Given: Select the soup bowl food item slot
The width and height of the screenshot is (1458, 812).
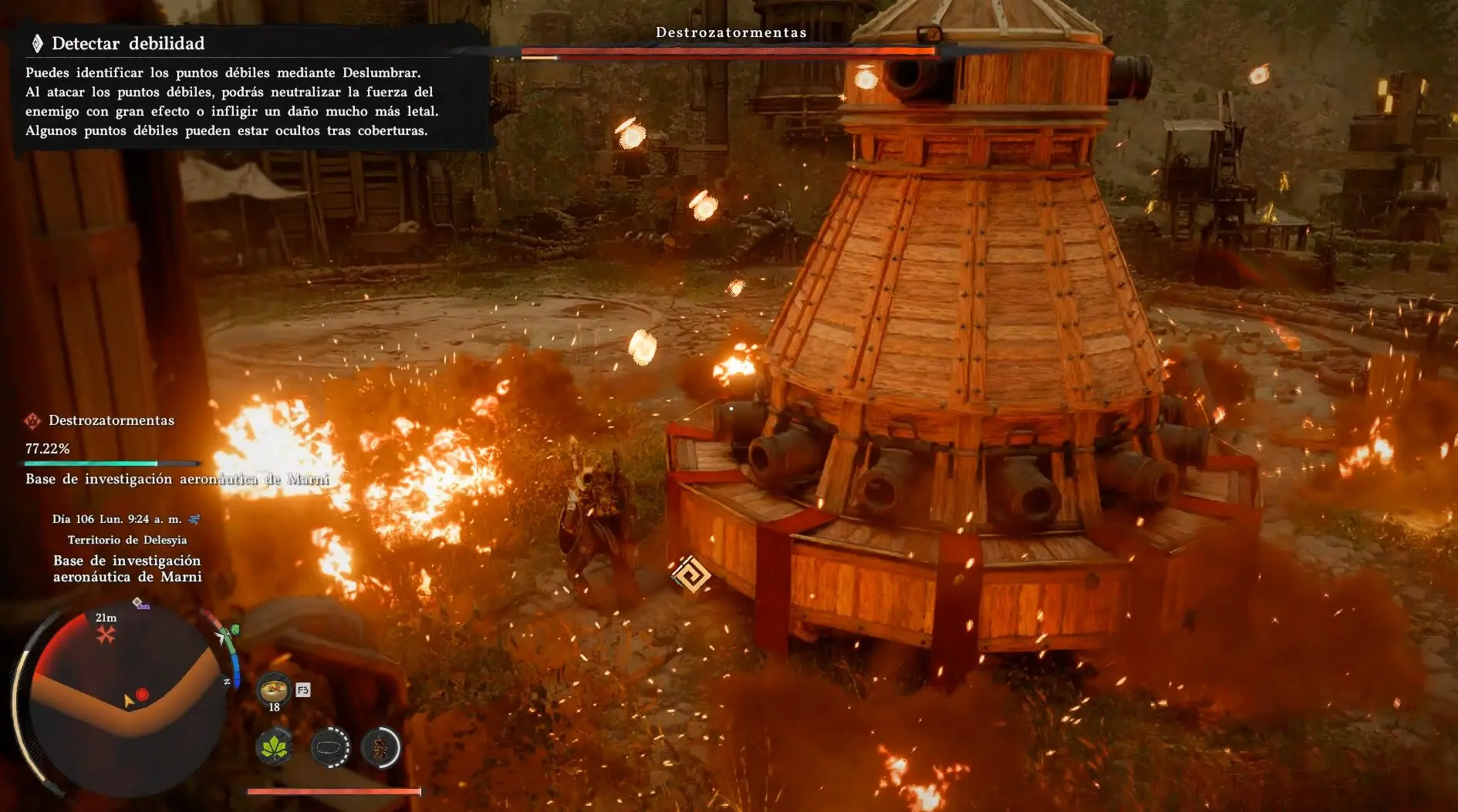Looking at the screenshot, I should [273, 688].
